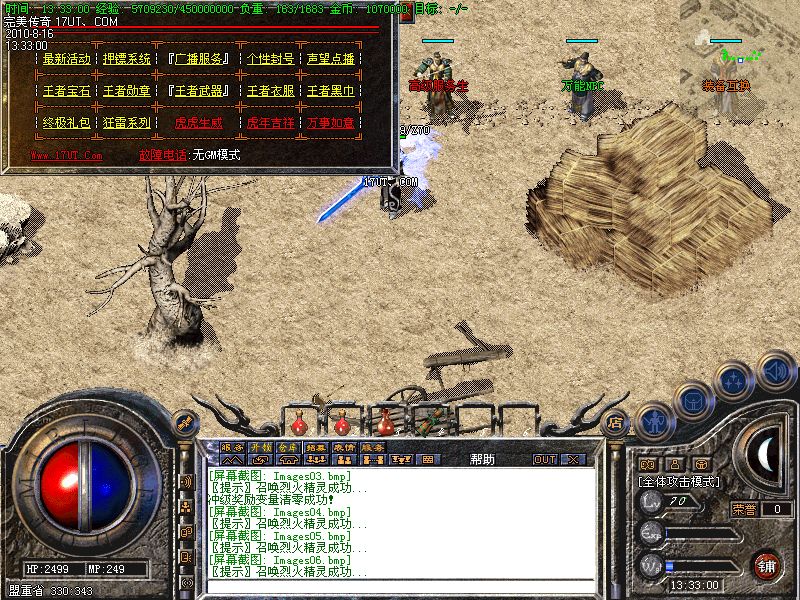Open the bag inventory round button

pos(693,398)
